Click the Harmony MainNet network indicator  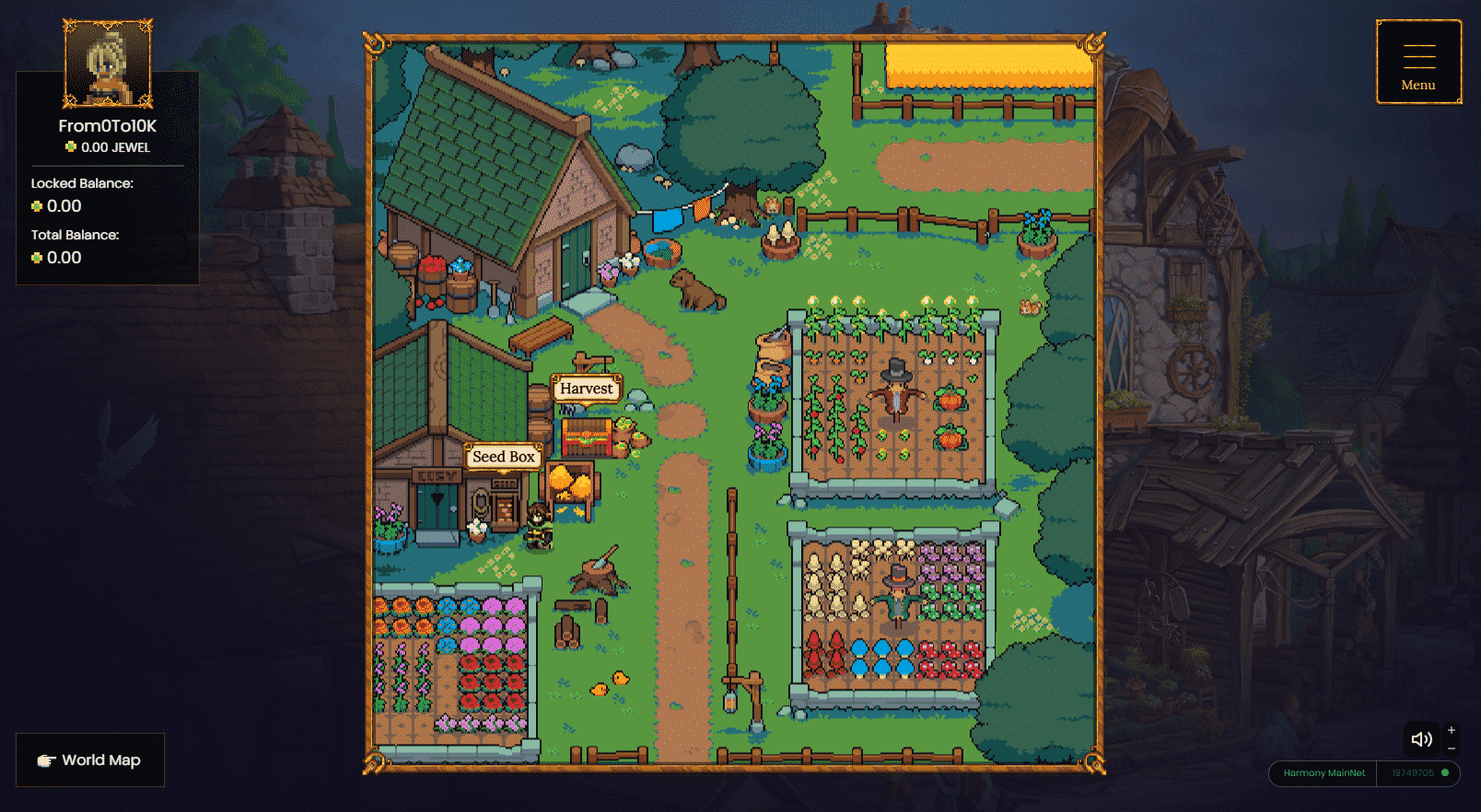1324,773
